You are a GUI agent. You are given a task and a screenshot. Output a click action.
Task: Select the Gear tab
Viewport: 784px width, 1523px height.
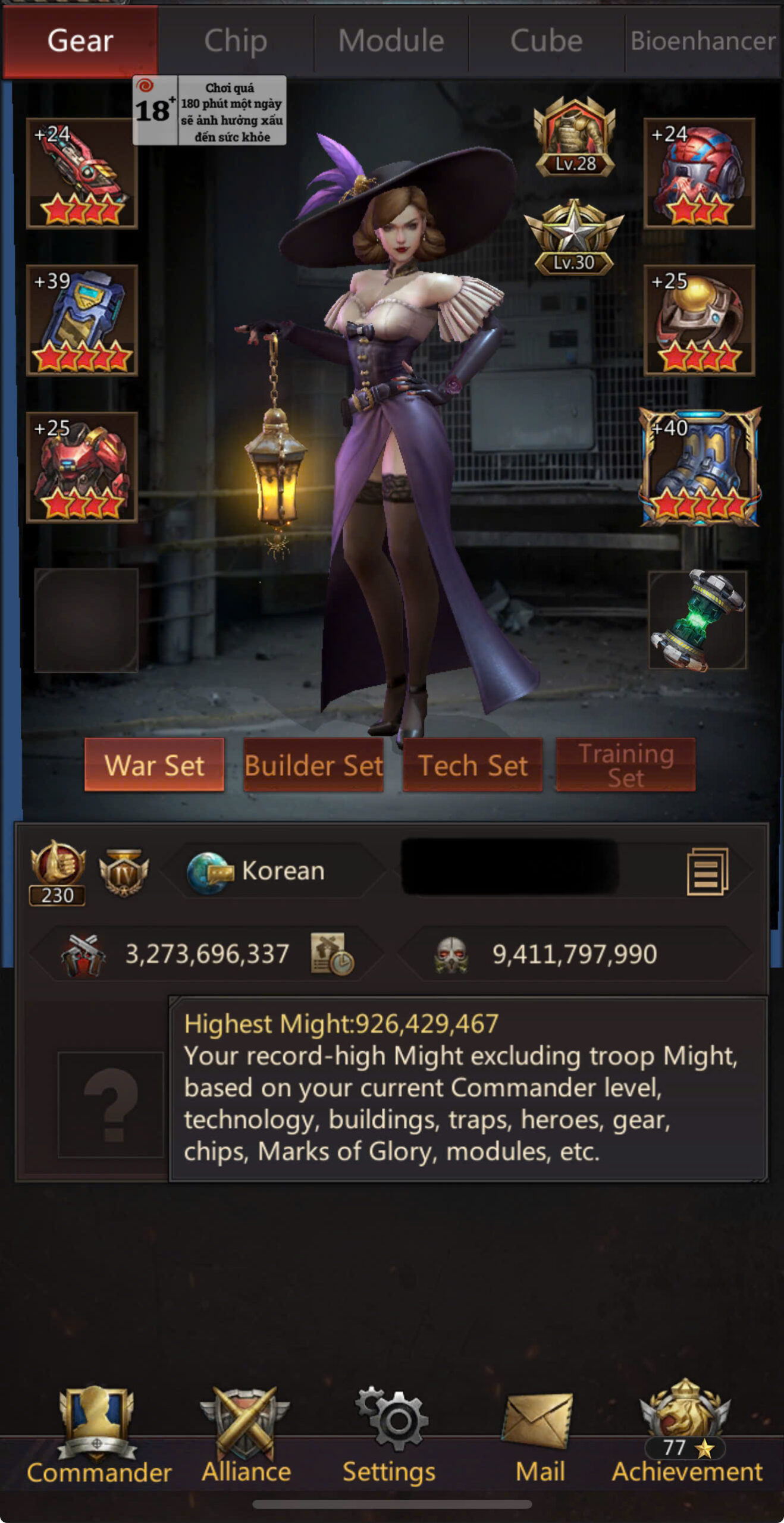80,41
